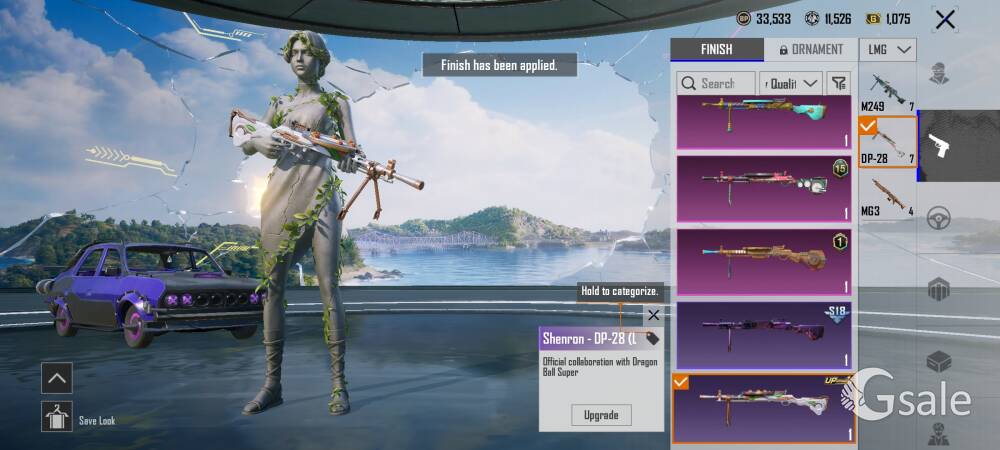
Task: Choose the wooden DP-28 finish marked 1
Action: tap(762, 262)
